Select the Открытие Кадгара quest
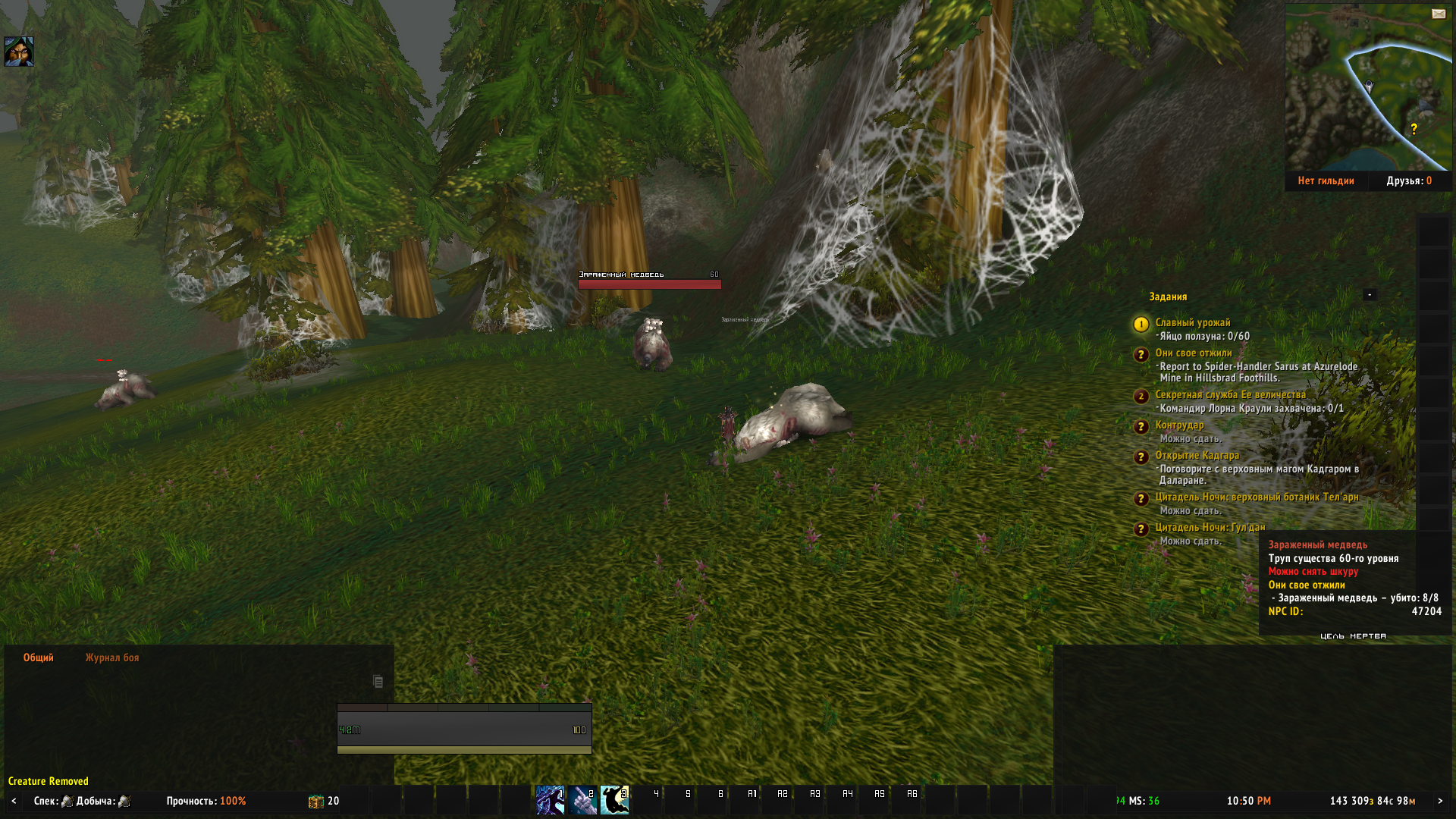The width and height of the screenshot is (1456, 819). (x=1197, y=456)
